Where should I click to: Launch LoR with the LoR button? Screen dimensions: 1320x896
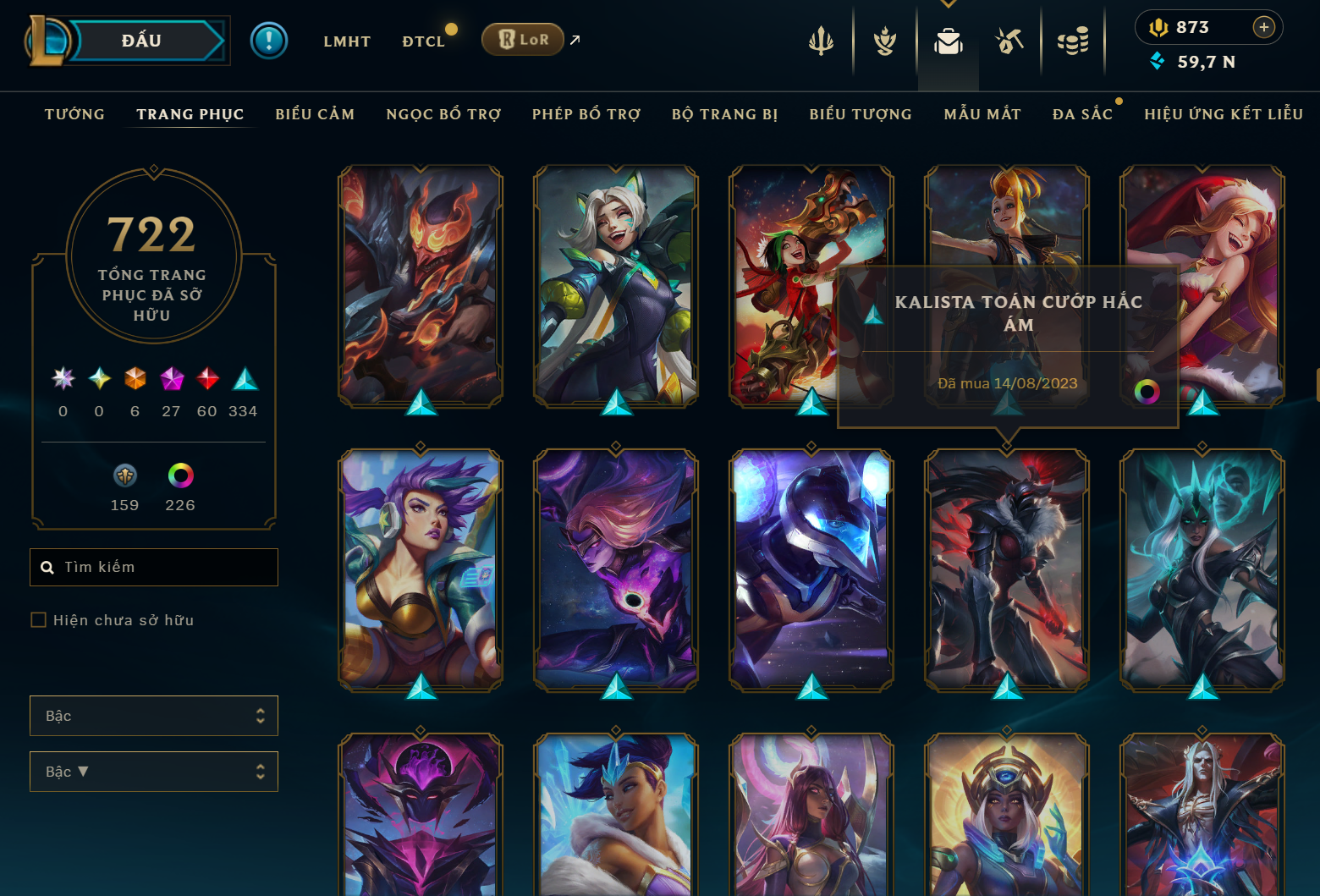coord(522,39)
